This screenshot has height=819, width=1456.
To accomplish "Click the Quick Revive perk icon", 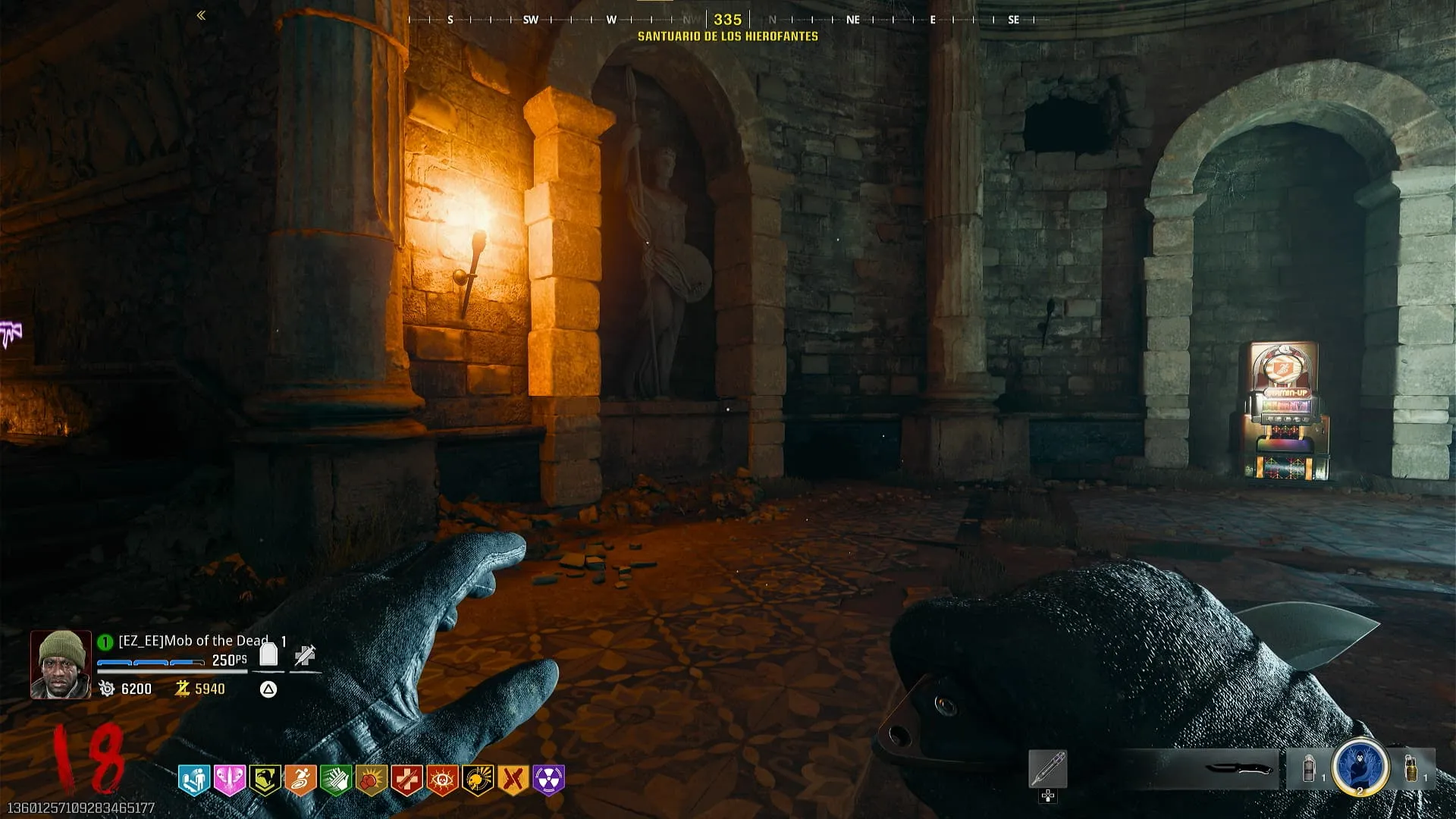I will coord(193,780).
